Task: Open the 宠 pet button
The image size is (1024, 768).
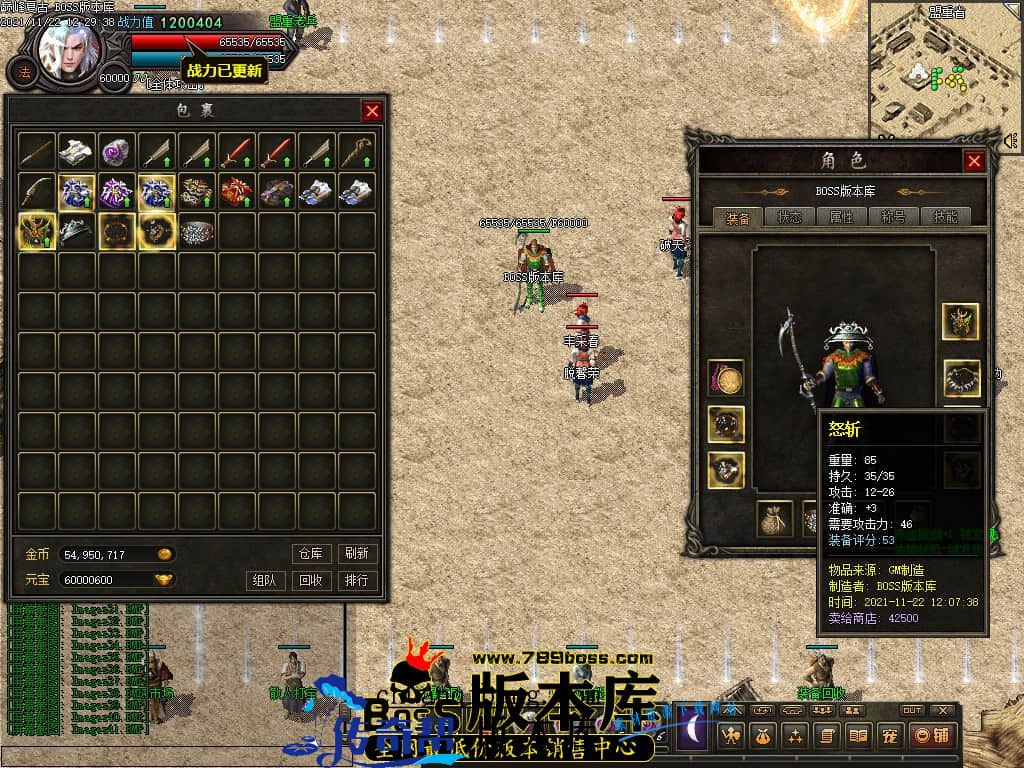Action: [x=887, y=737]
